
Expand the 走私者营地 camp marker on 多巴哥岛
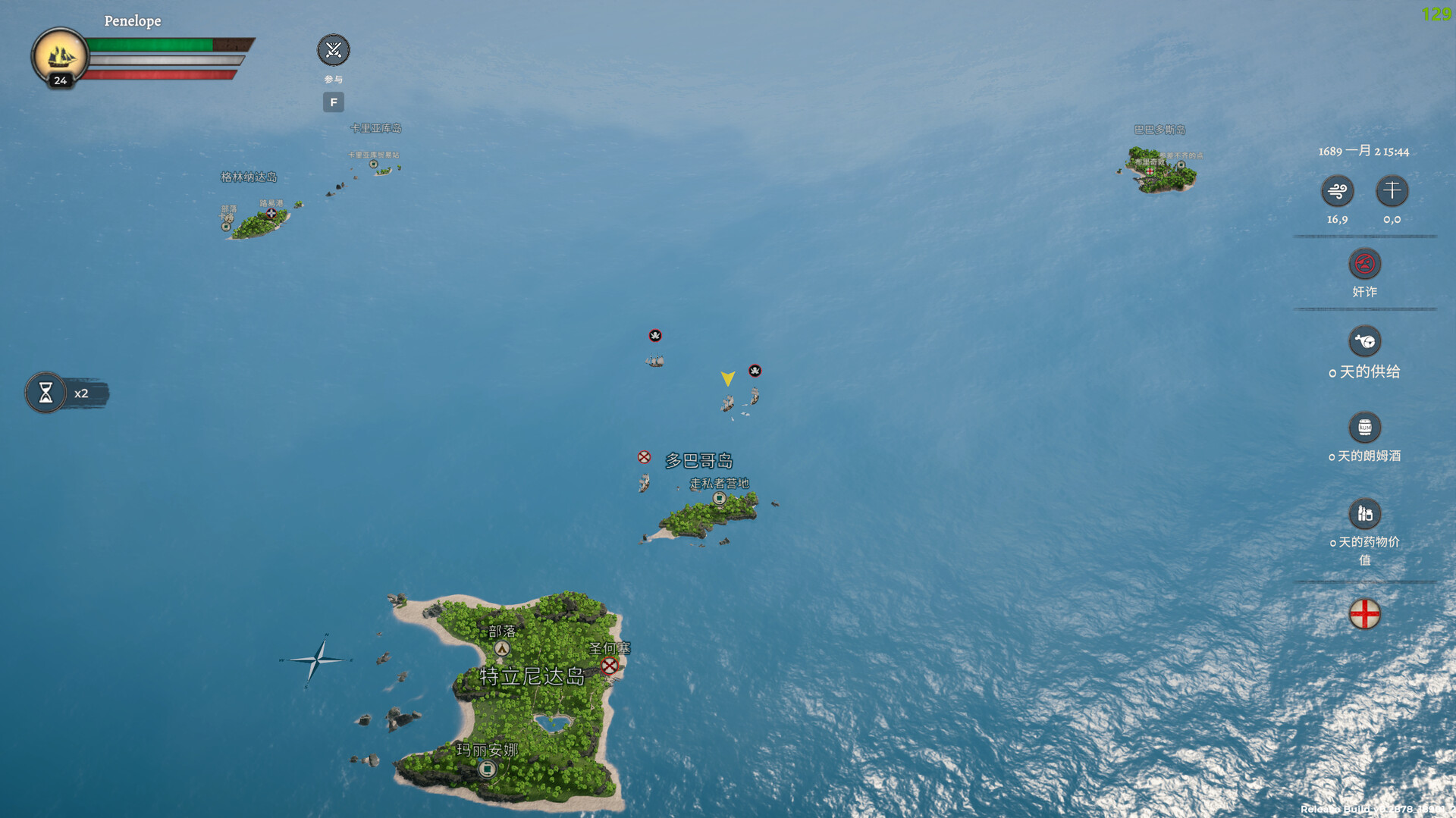click(x=719, y=498)
